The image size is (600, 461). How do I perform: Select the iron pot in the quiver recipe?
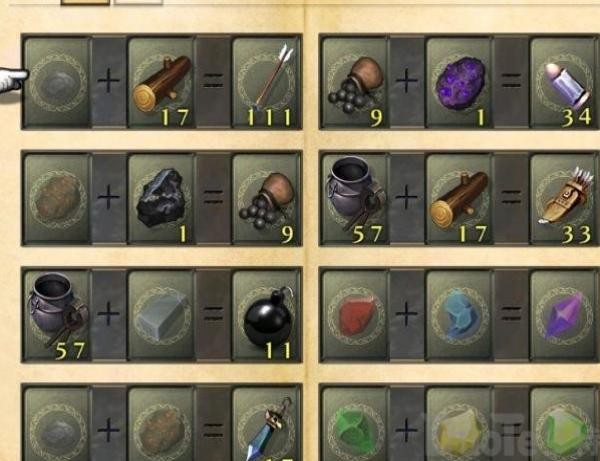(x=355, y=197)
